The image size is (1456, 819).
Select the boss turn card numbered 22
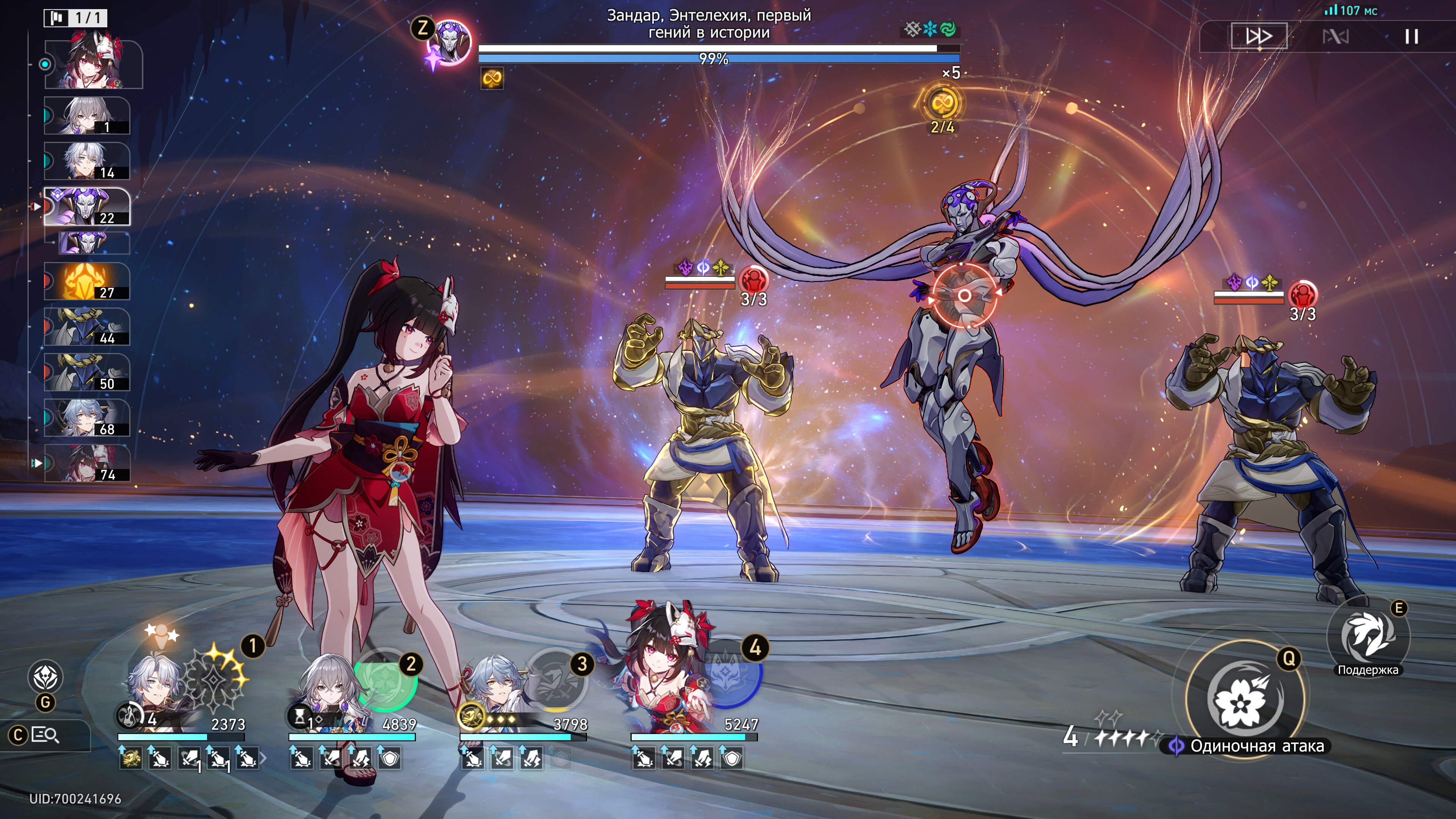click(x=87, y=207)
